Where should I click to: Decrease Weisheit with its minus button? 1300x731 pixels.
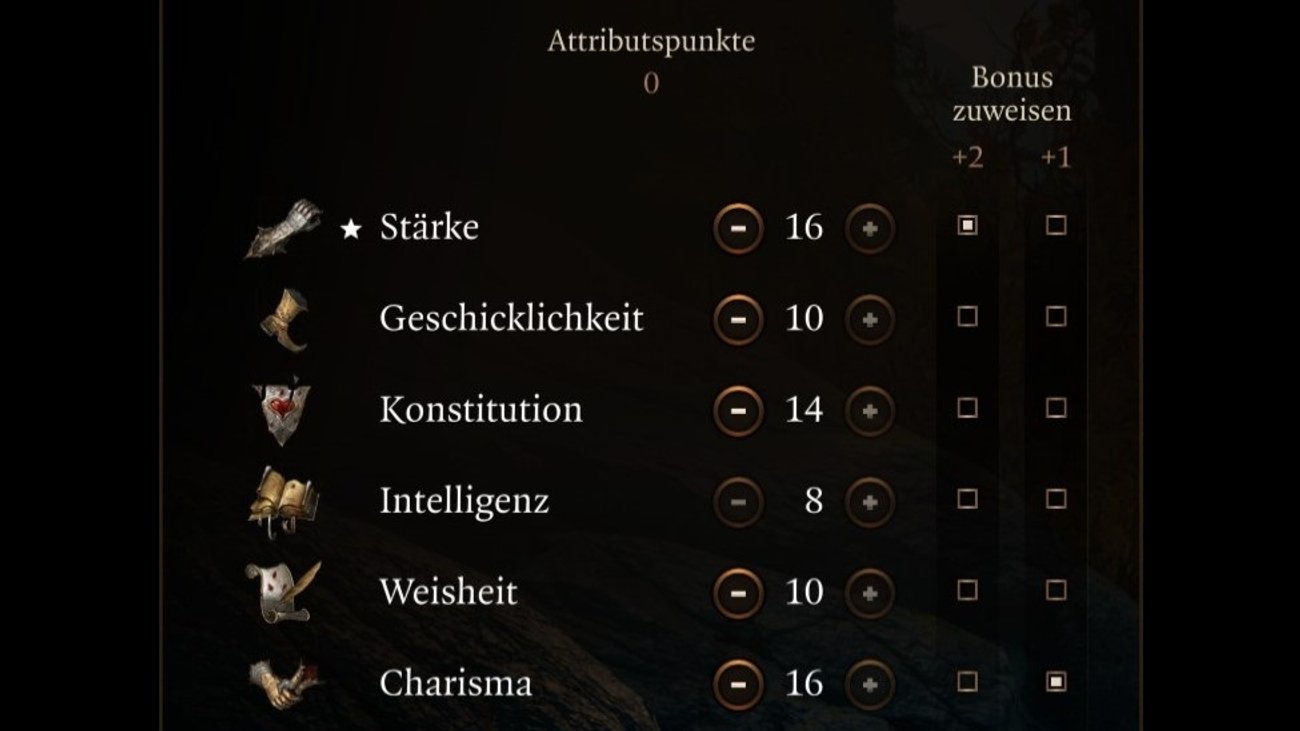[738, 592]
